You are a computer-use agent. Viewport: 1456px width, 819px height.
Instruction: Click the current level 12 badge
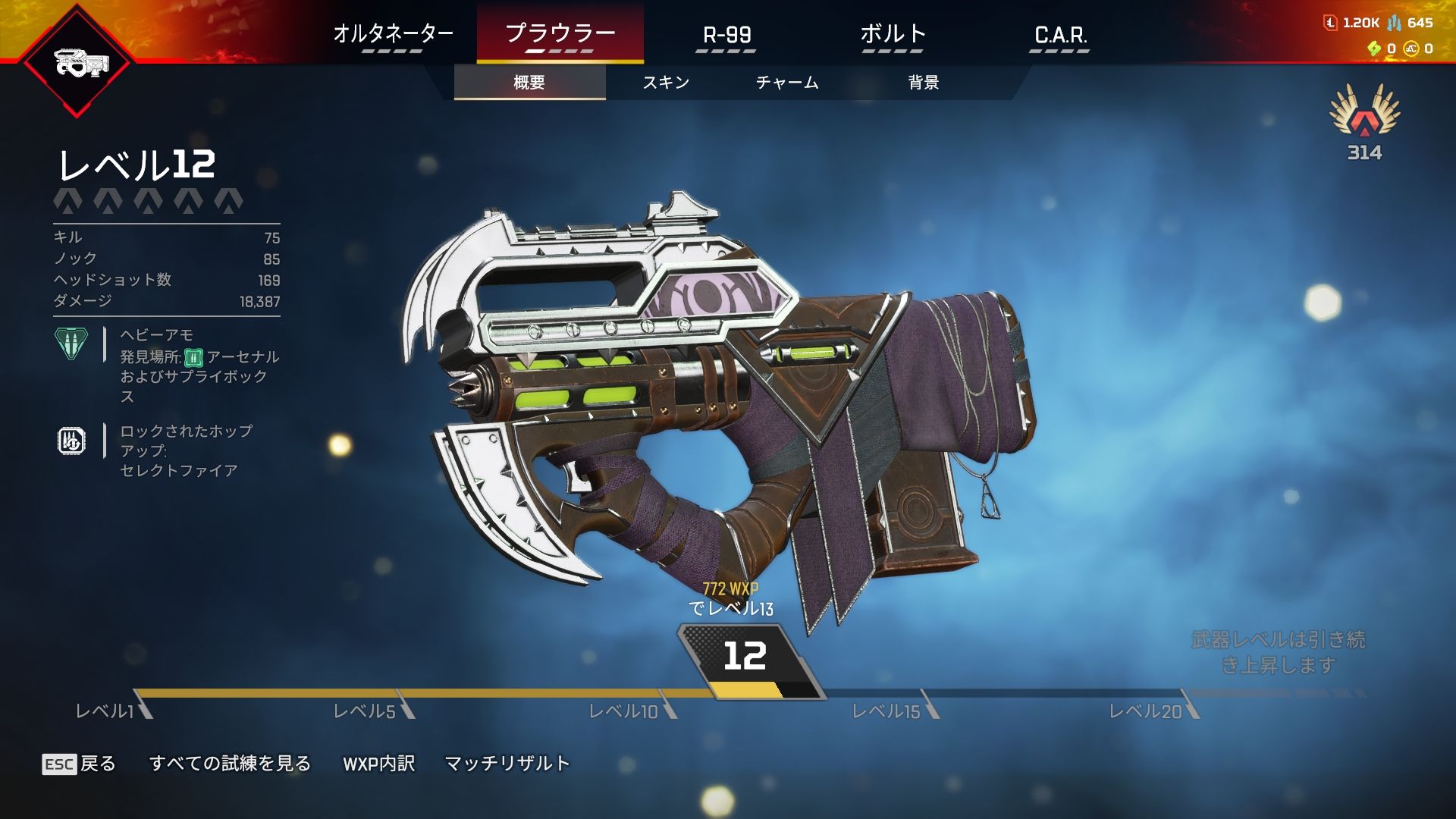745,657
